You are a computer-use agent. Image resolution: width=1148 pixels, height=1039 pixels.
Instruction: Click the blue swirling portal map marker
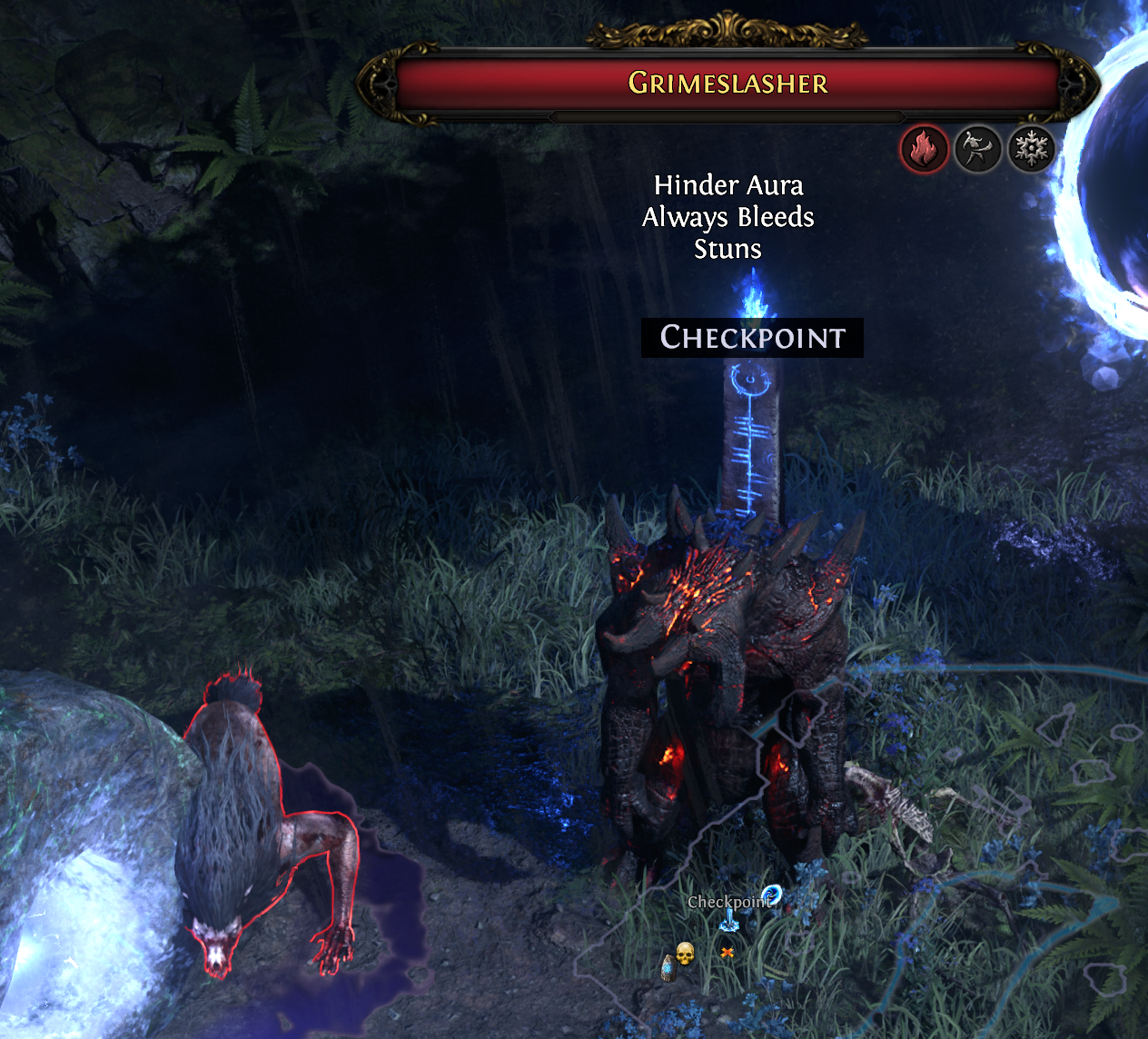(x=772, y=896)
